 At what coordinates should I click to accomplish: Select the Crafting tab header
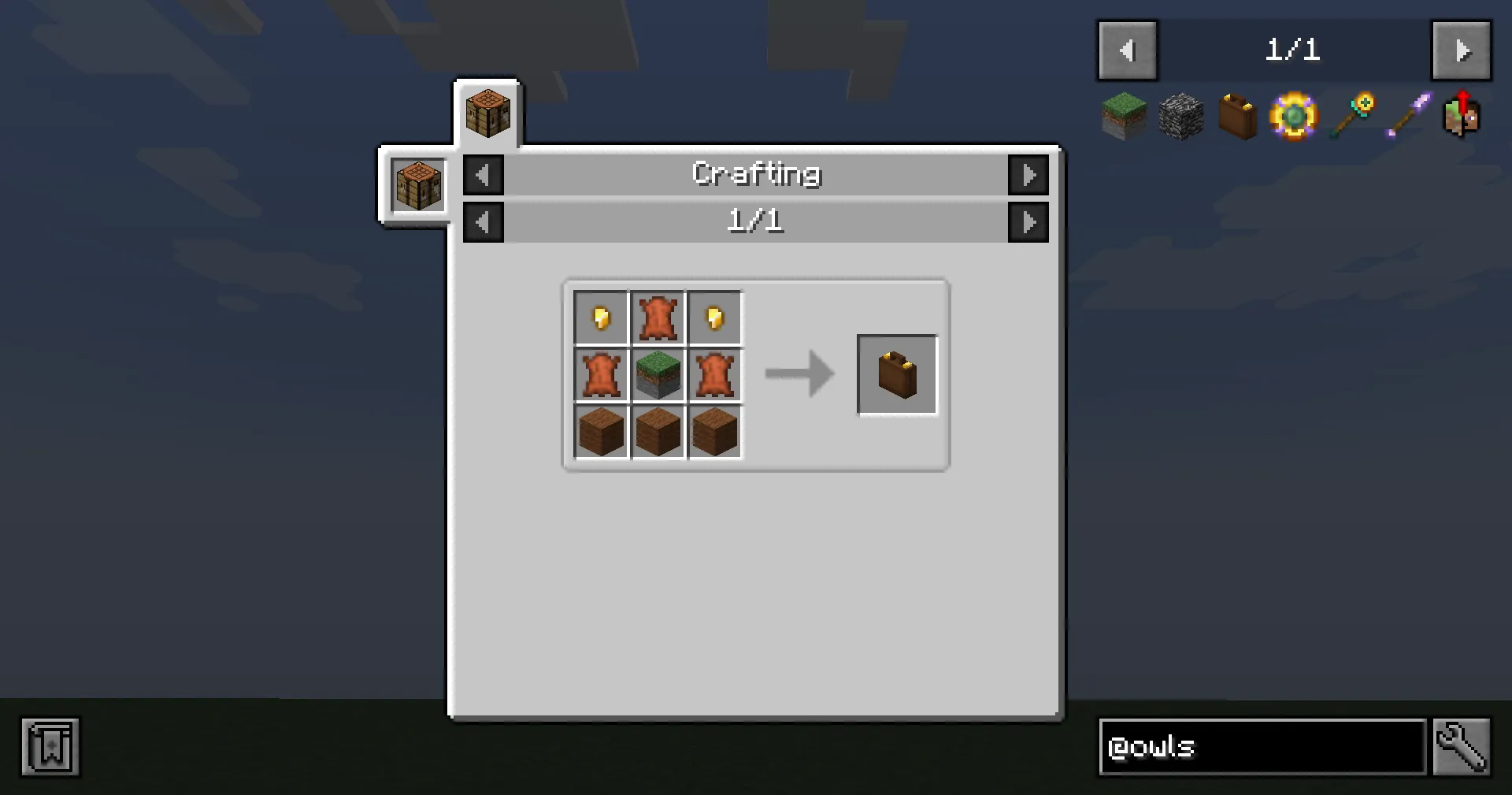tap(756, 174)
